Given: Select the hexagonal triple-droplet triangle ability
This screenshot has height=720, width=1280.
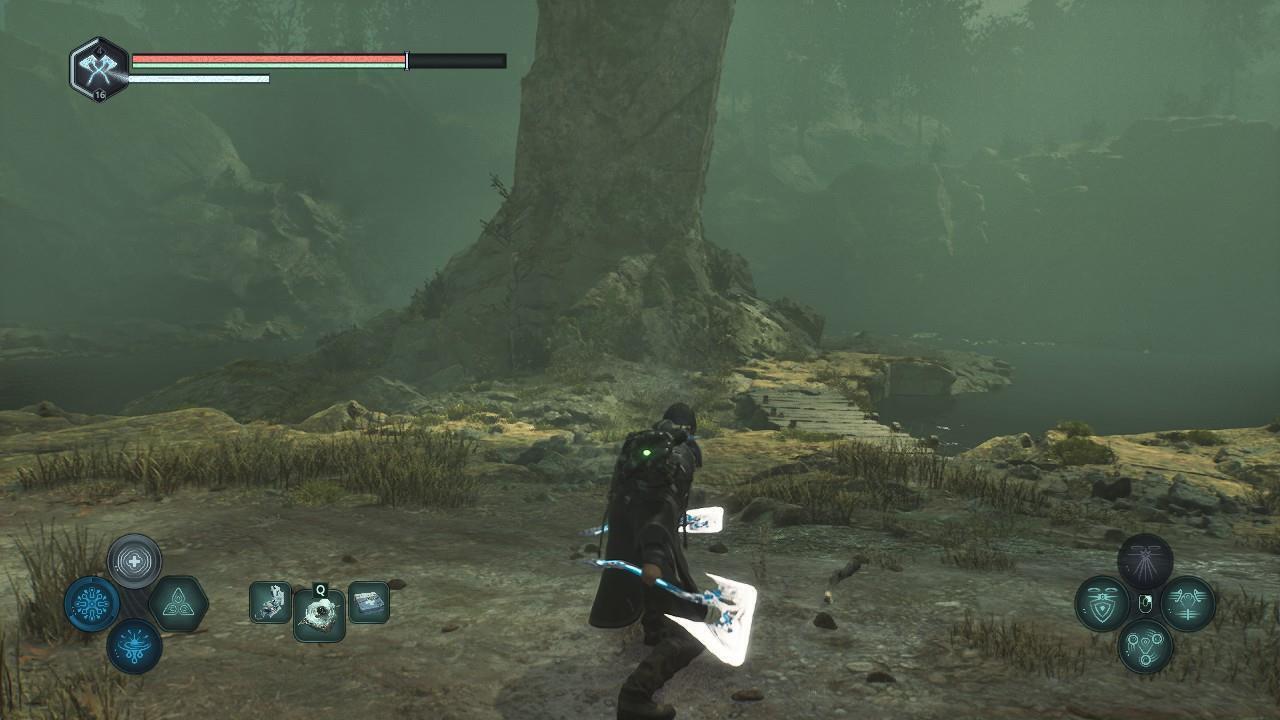Looking at the screenshot, I should coord(178,604).
